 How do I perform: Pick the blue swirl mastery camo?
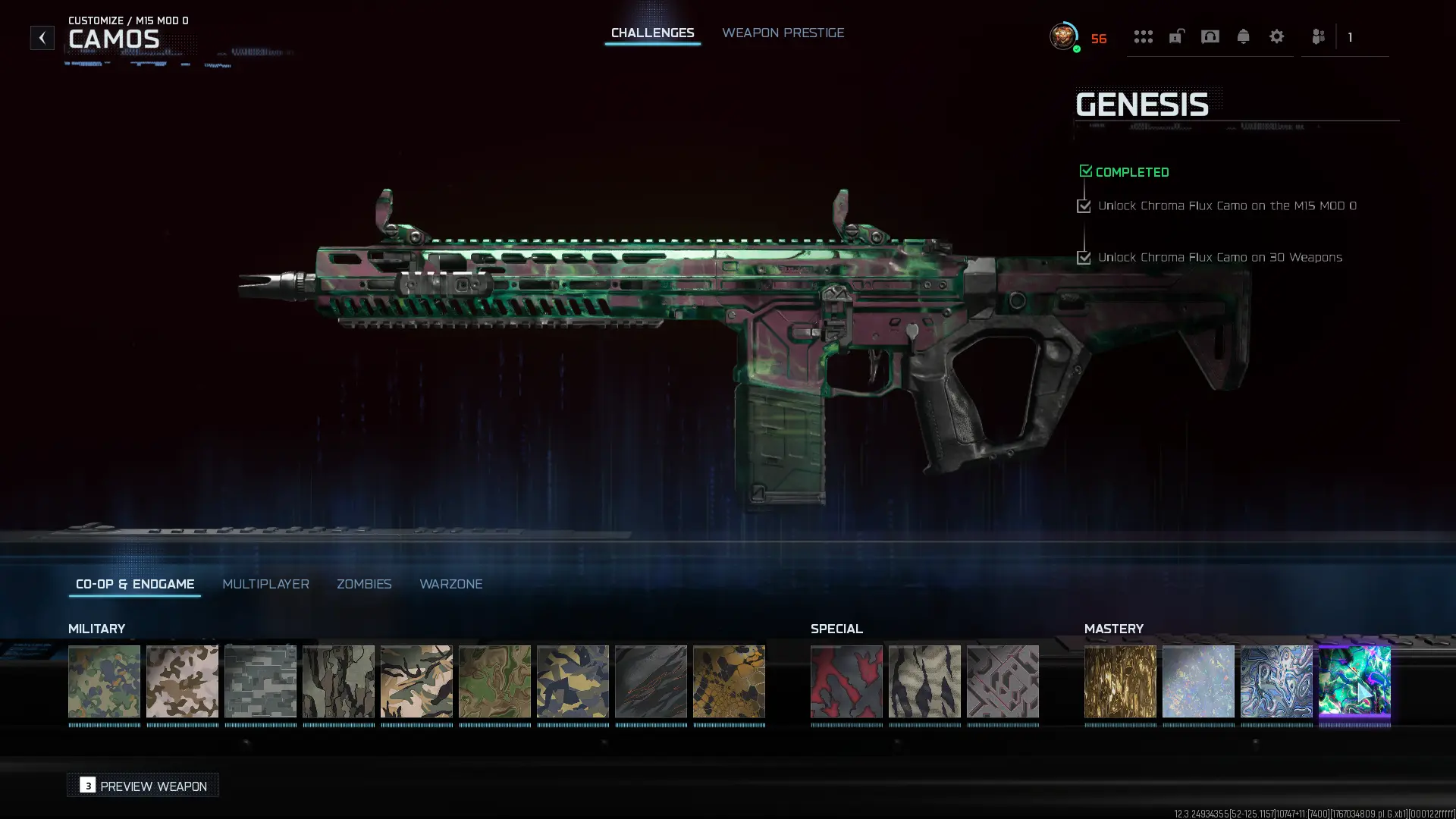click(1276, 681)
